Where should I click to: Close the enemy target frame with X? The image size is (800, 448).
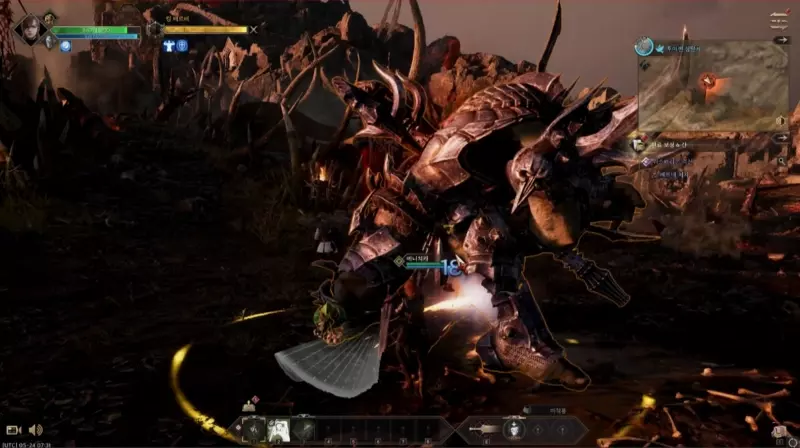click(254, 29)
